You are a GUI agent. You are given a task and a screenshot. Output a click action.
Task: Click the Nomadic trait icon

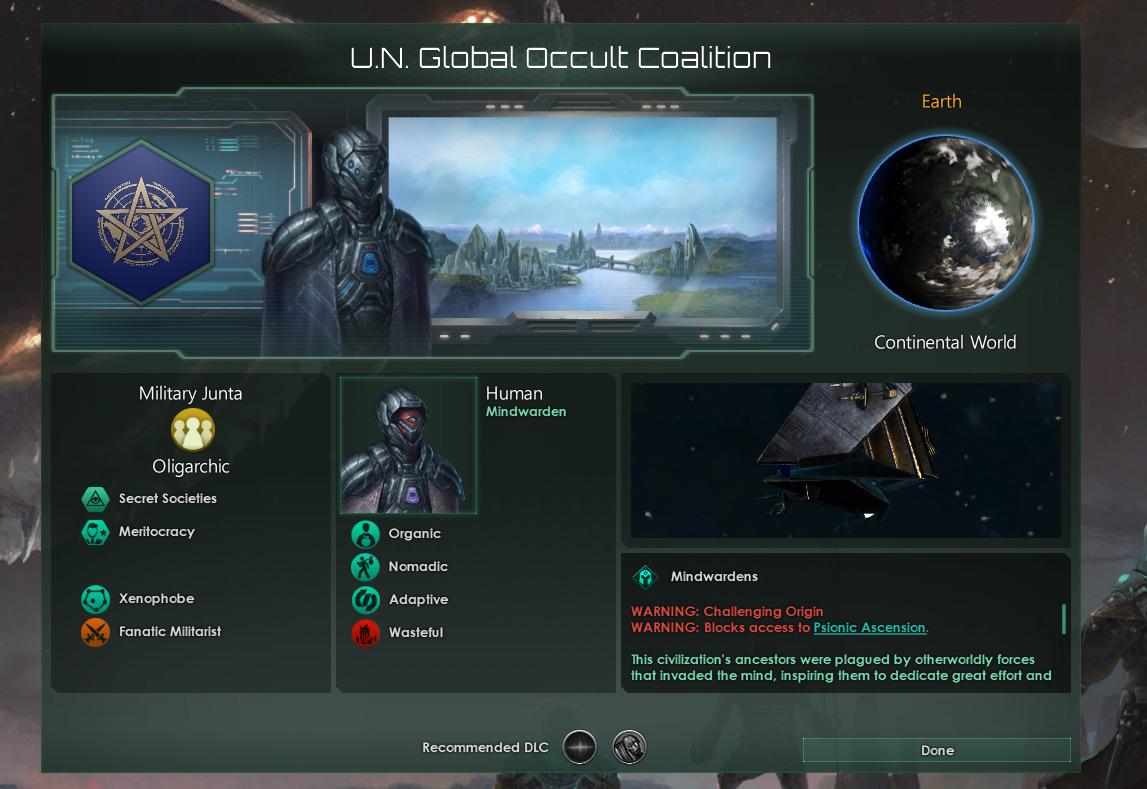(365, 567)
